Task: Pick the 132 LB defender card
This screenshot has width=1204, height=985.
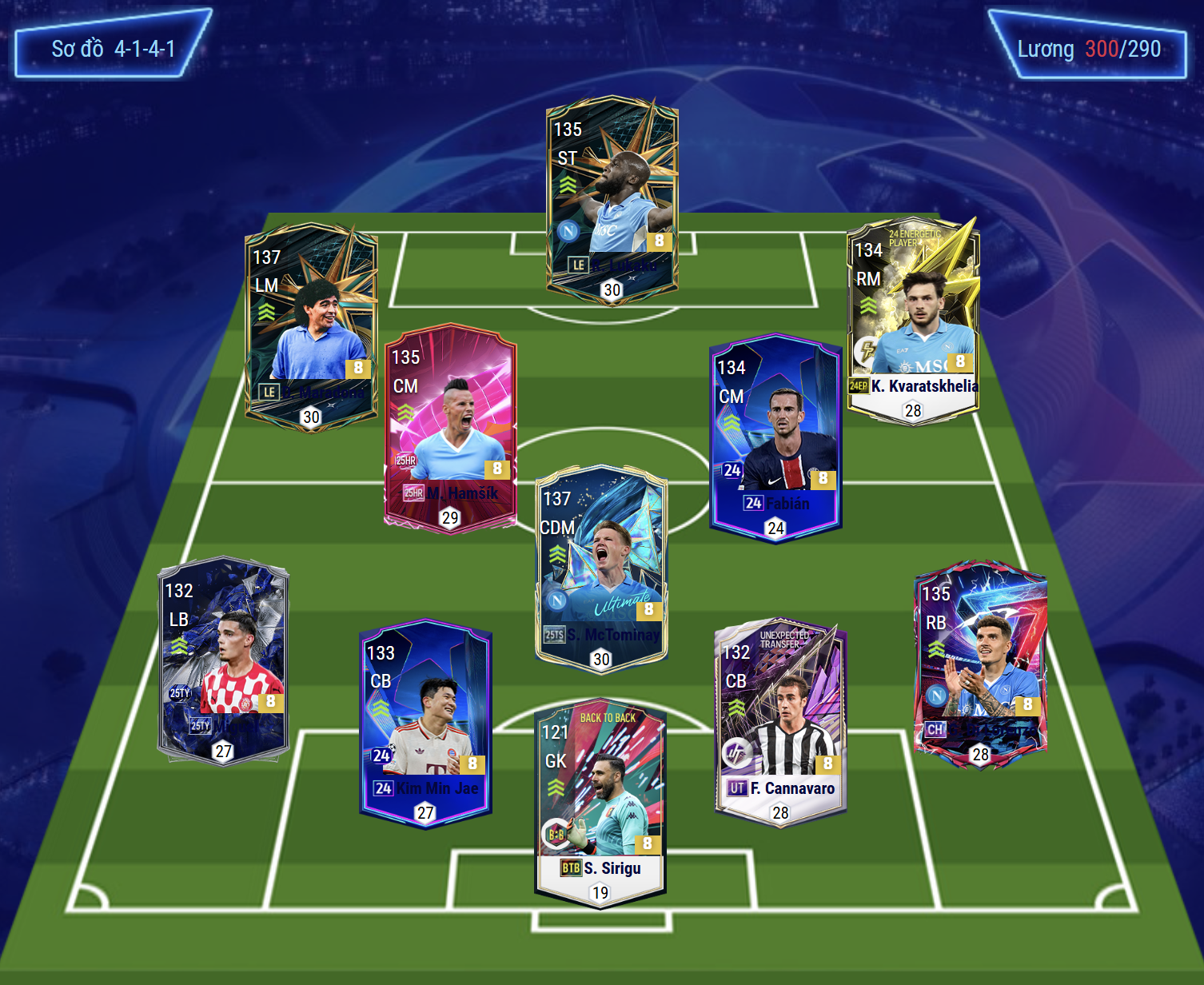Action: (223, 660)
